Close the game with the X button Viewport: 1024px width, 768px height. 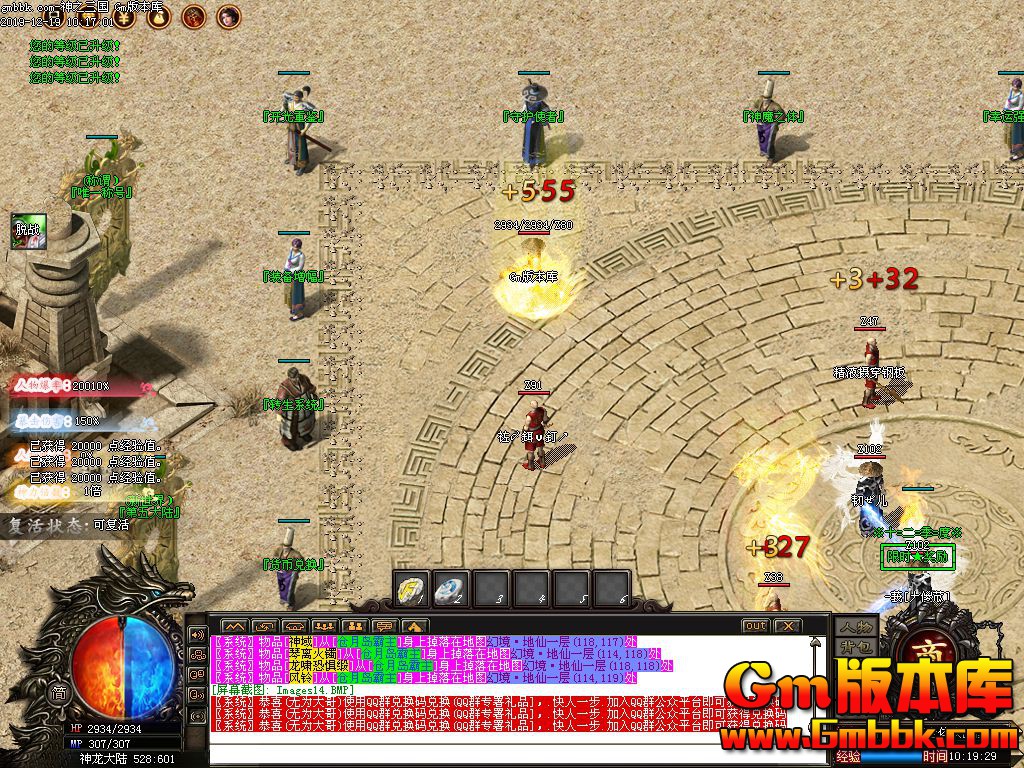pos(788,626)
